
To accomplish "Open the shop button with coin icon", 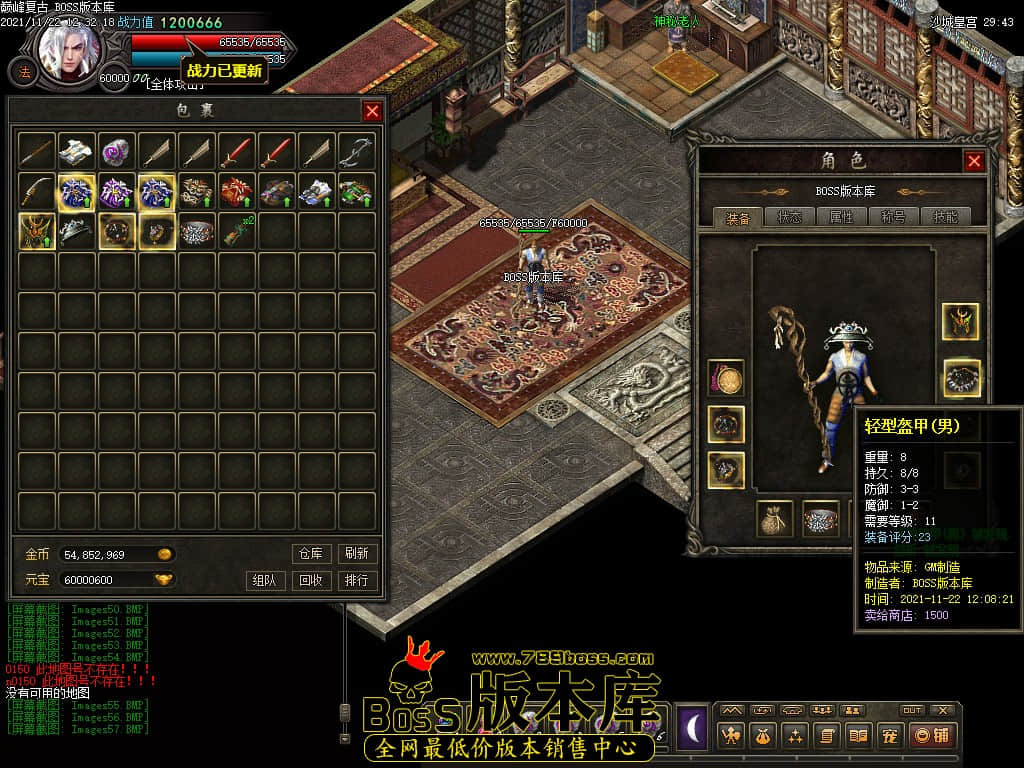I will [932, 736].
